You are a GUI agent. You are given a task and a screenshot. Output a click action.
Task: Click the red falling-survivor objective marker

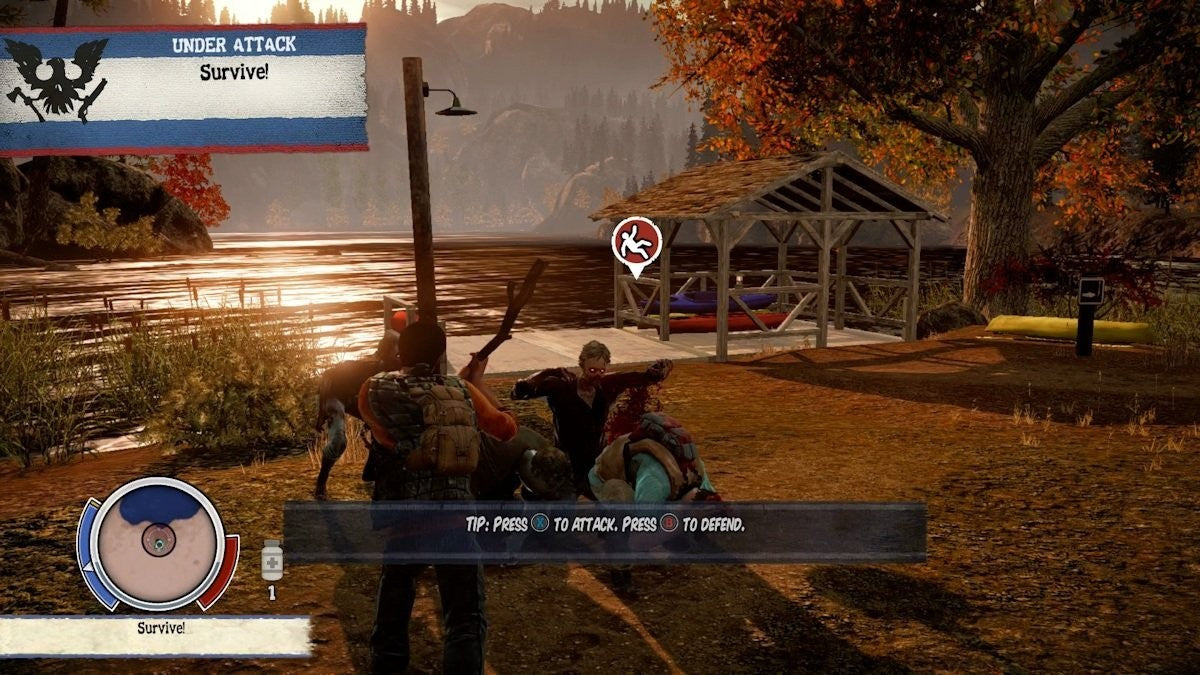636,242
